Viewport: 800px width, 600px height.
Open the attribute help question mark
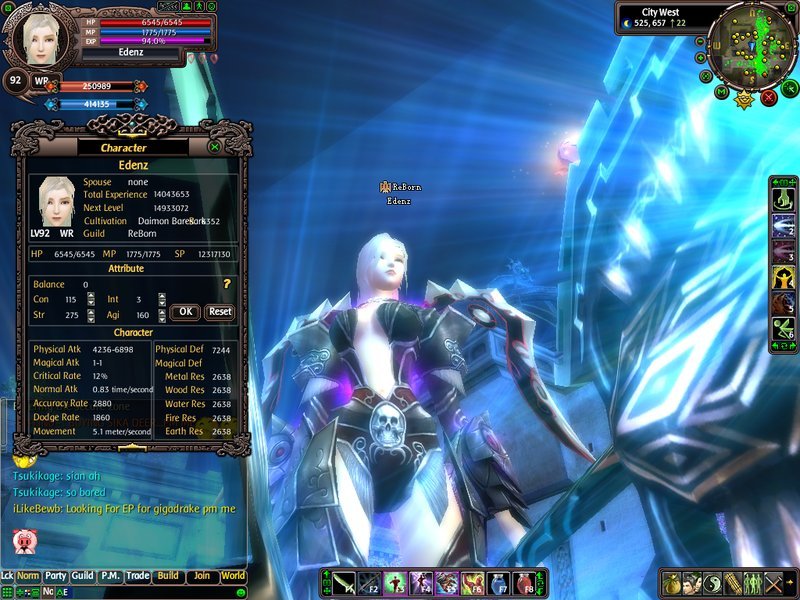pos(227,285)
